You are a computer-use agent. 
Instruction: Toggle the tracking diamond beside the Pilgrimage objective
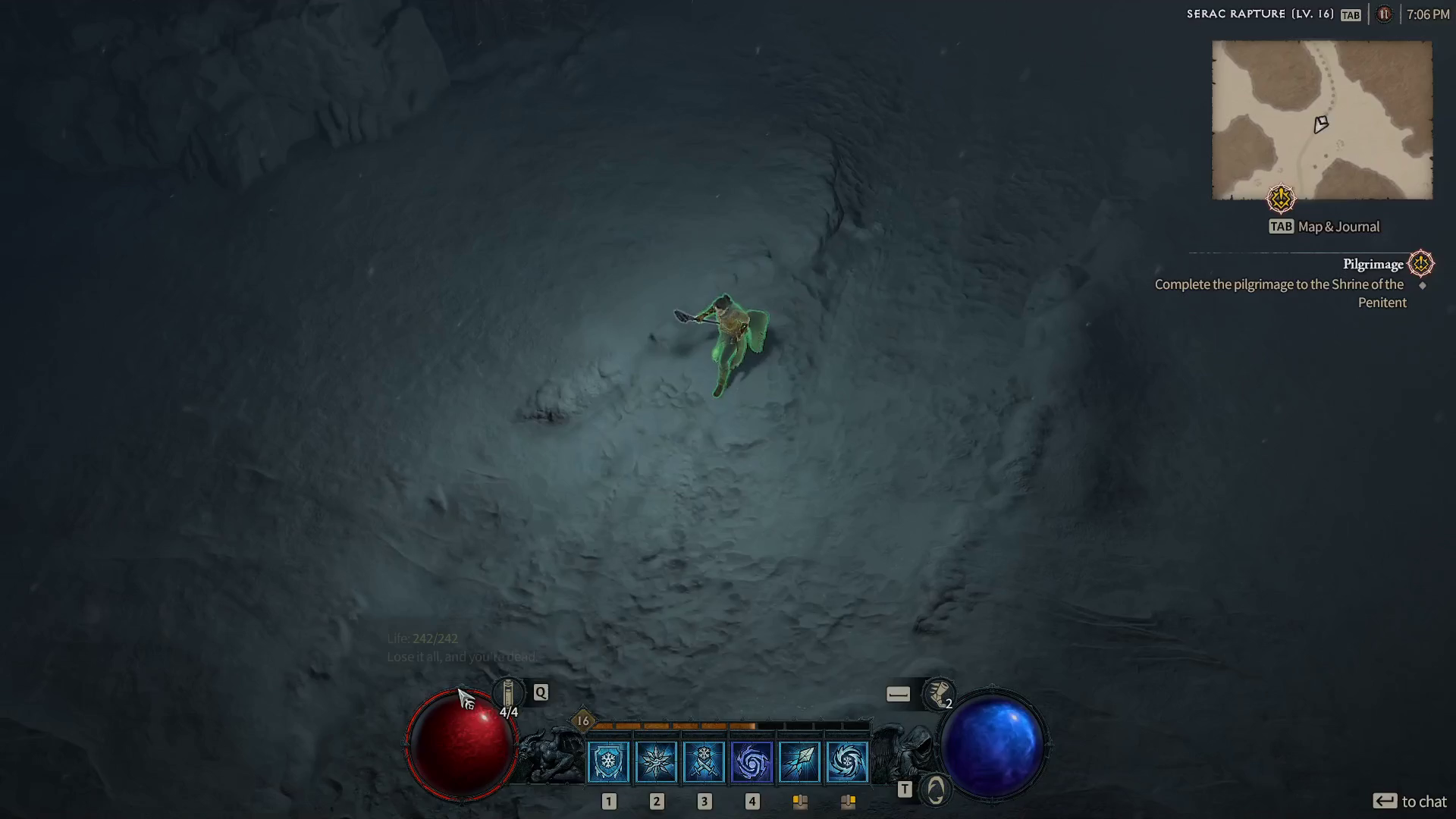coord(1423,287)
